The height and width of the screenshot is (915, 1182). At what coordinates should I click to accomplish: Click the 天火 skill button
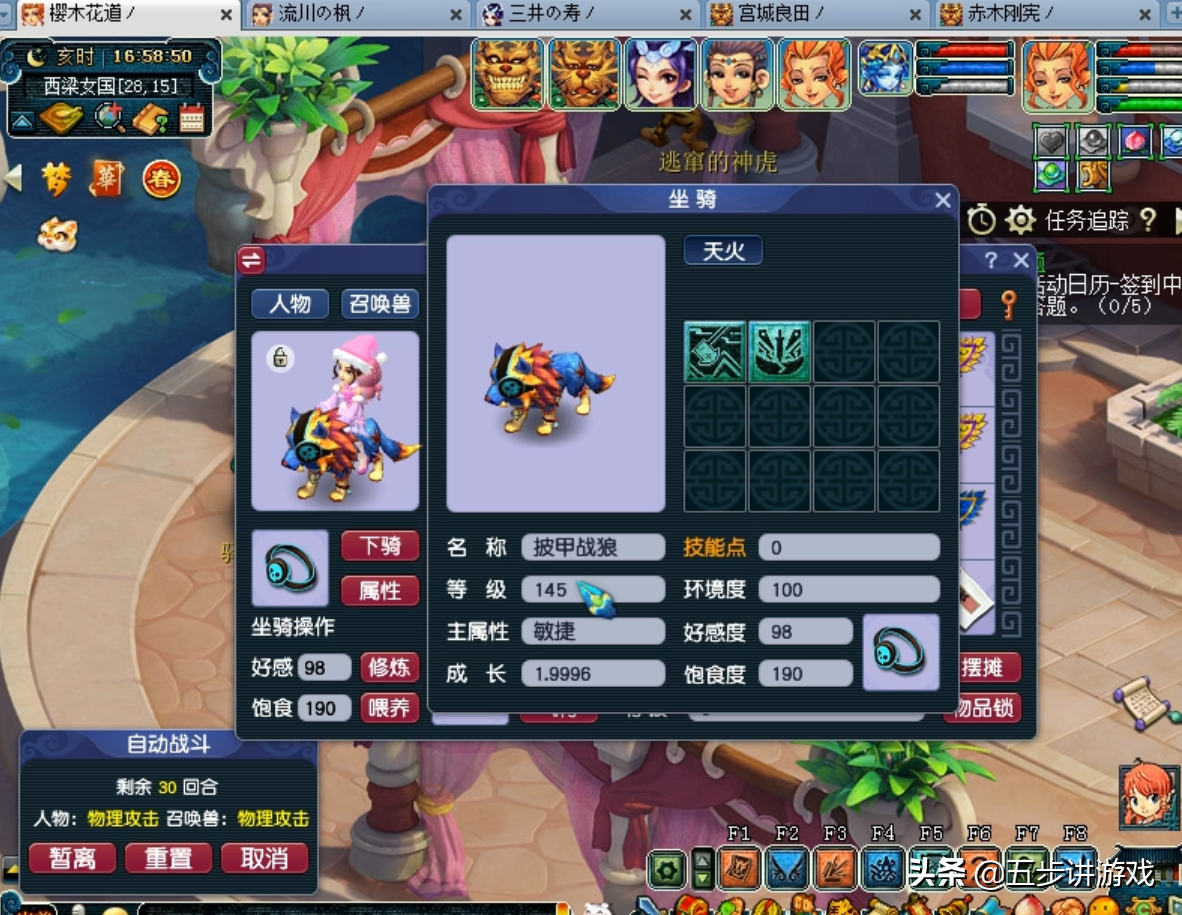[x=723, y=251]
